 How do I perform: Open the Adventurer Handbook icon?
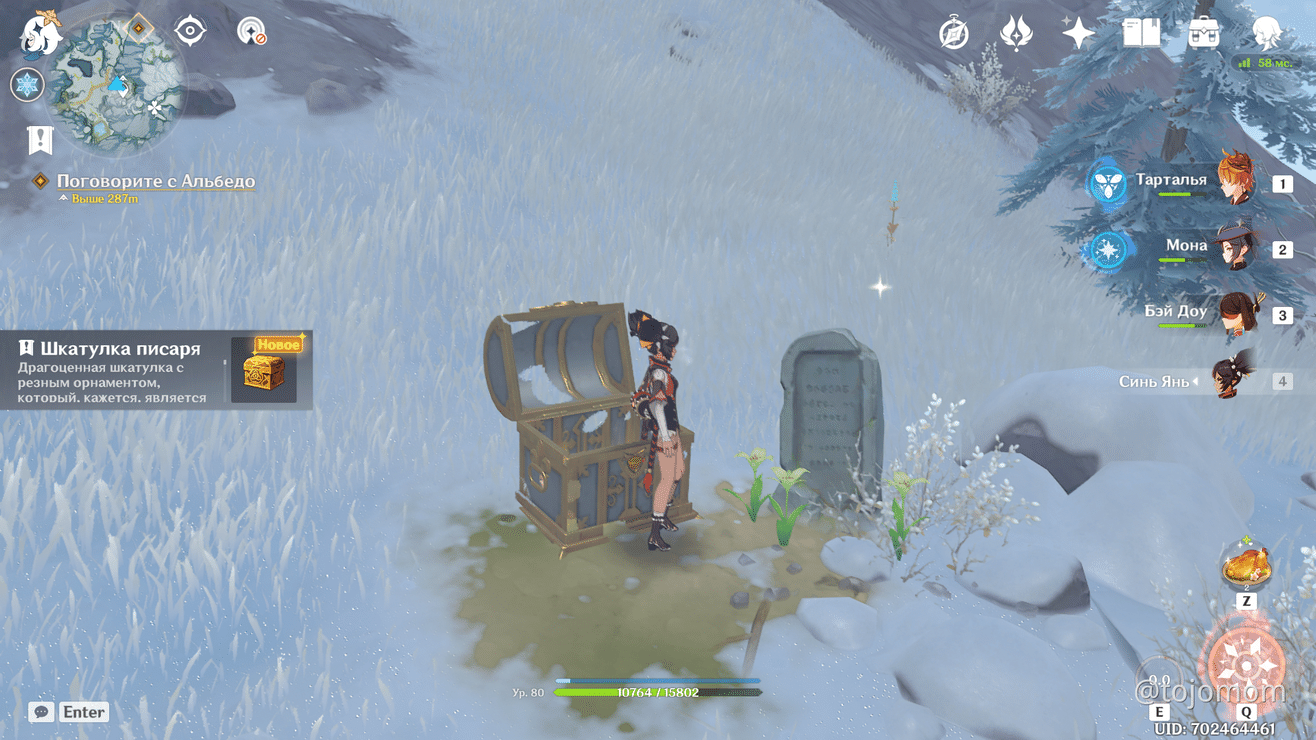pos(1139,33)
